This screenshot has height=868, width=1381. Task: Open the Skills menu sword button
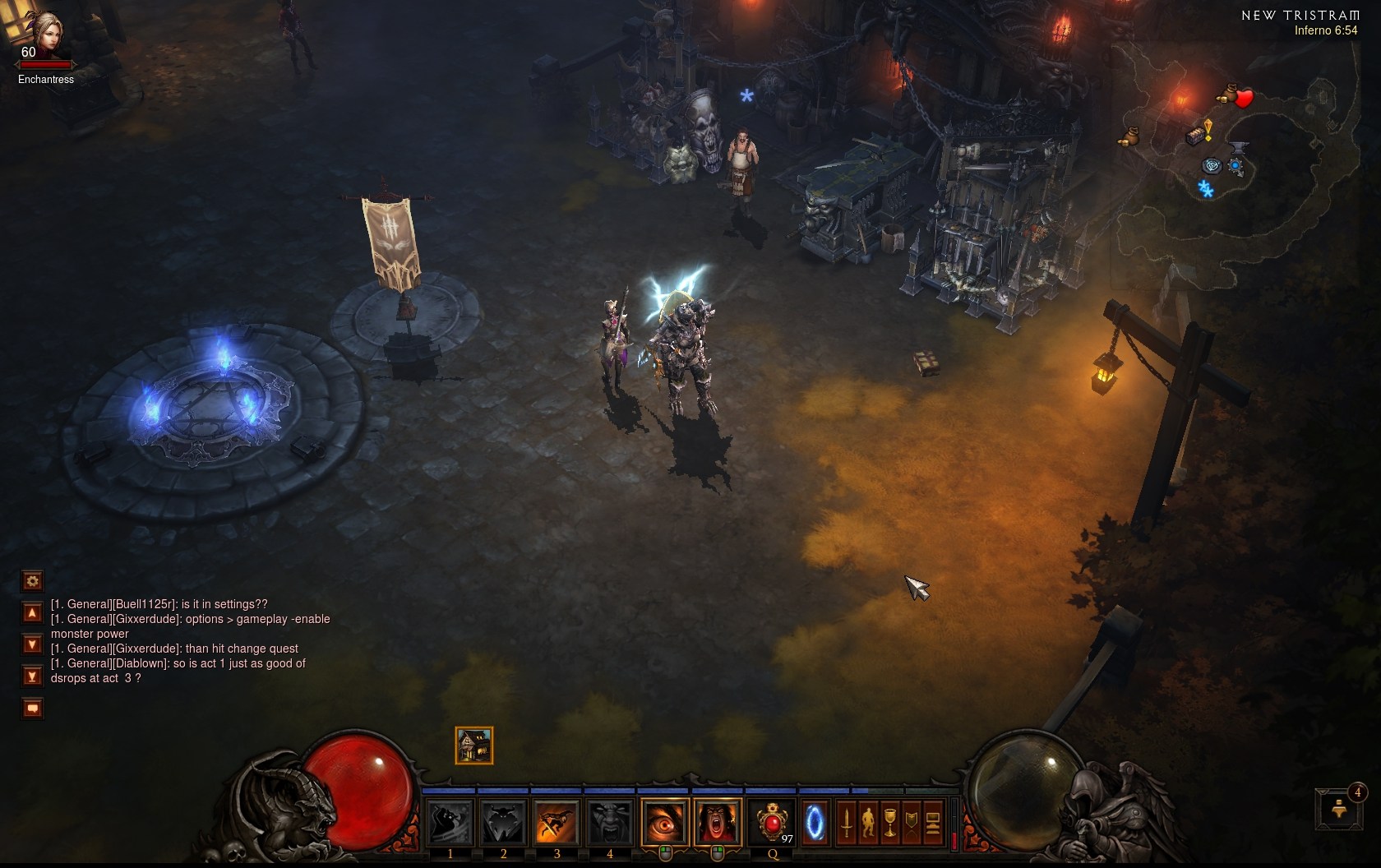[x=847, y=822]
